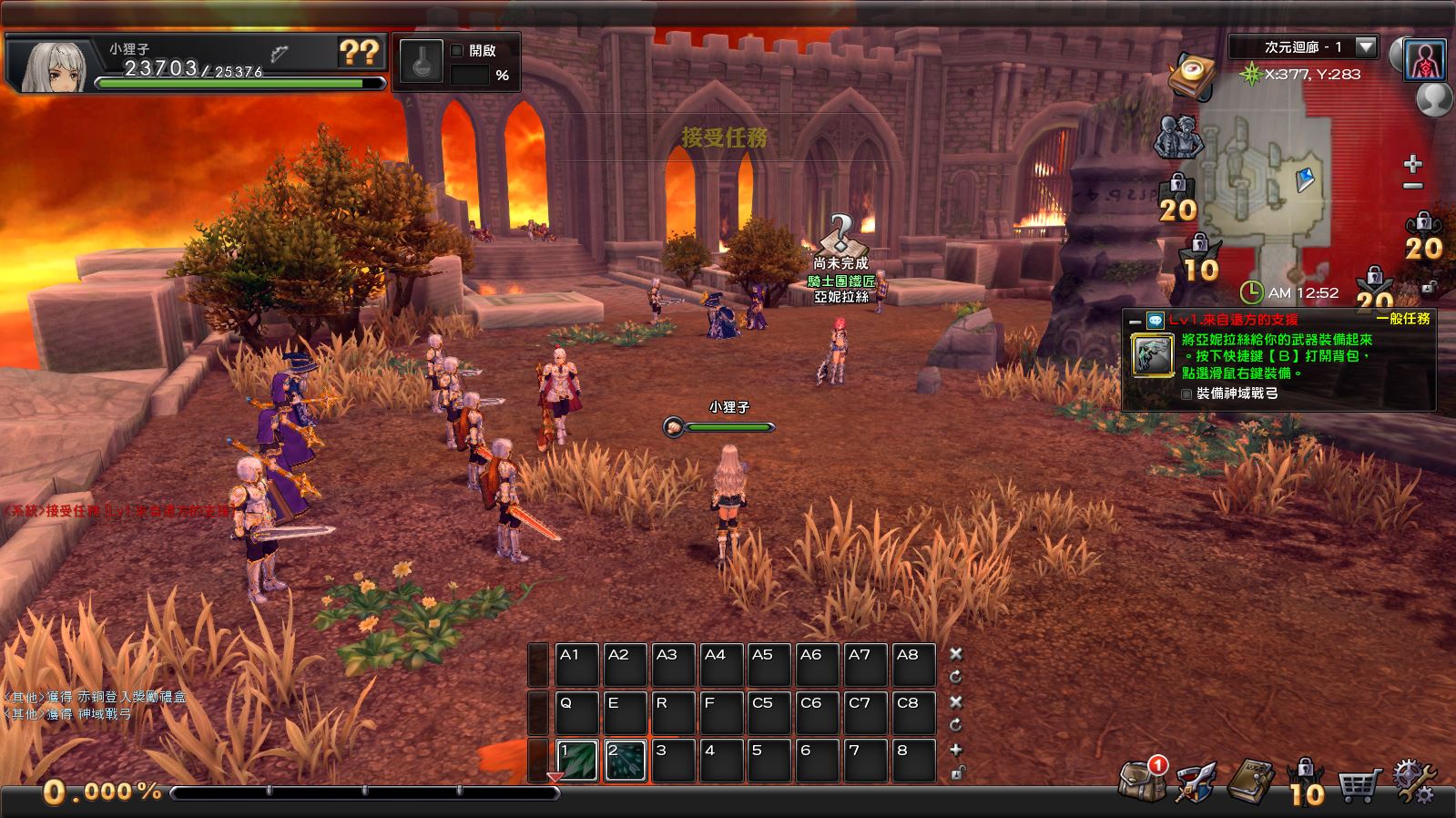Image resolution: width=1456 pixels, height=818 pixels.
Task: Activate the skill in hotbar slot 2
Action: tap(626, 761)
